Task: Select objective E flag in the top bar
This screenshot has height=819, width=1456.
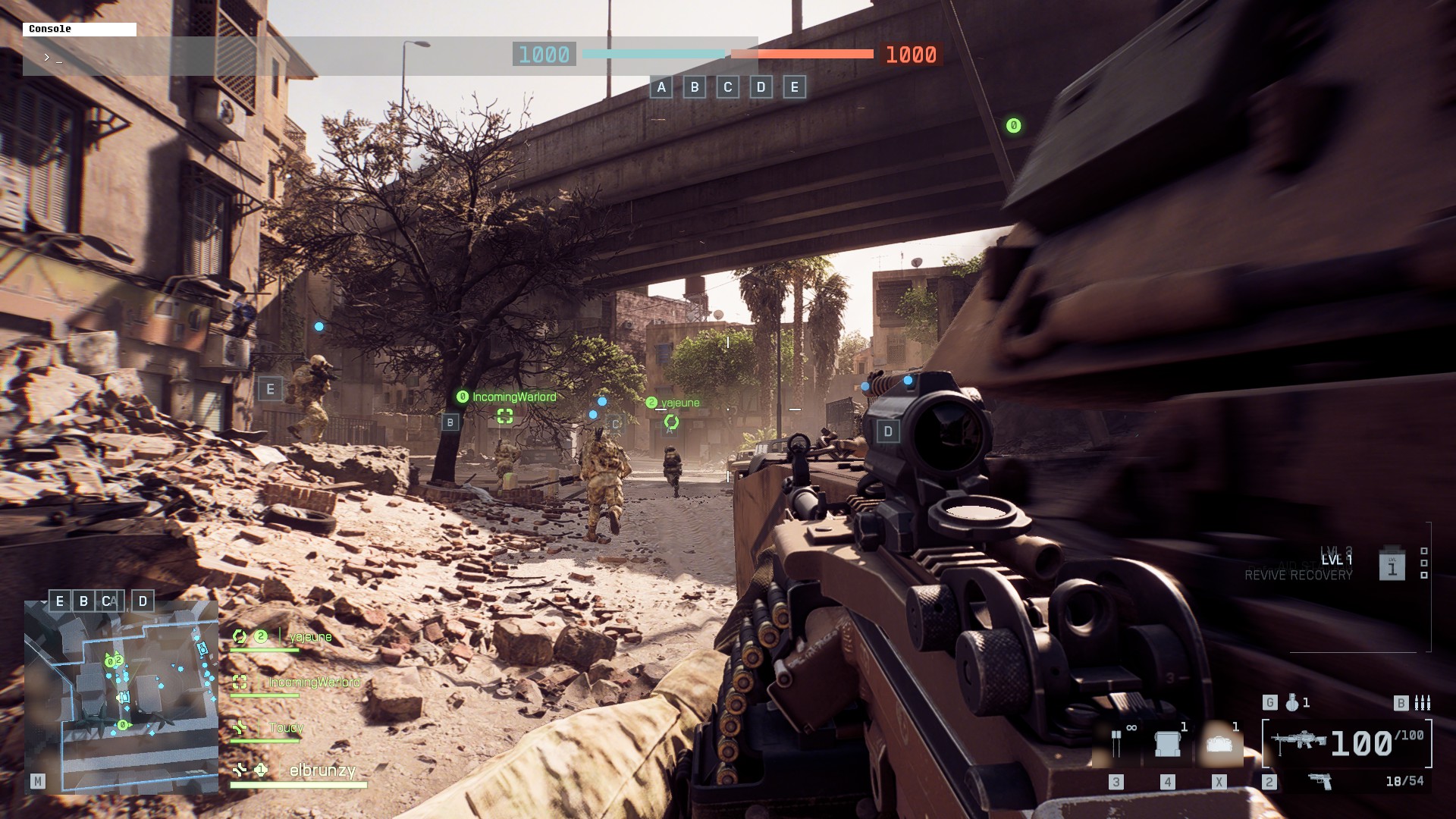Action: [x=795, y=87]
